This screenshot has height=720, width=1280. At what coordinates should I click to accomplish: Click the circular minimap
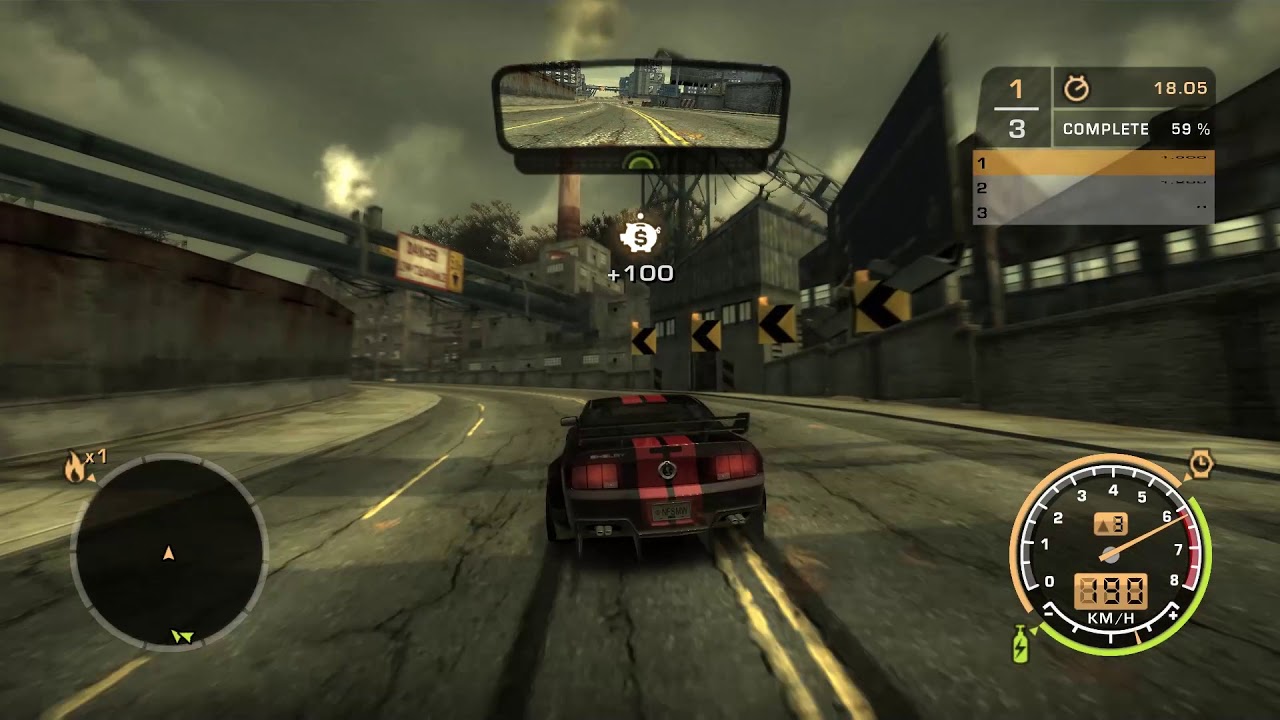pyautogui.click(x=168, y=552)
